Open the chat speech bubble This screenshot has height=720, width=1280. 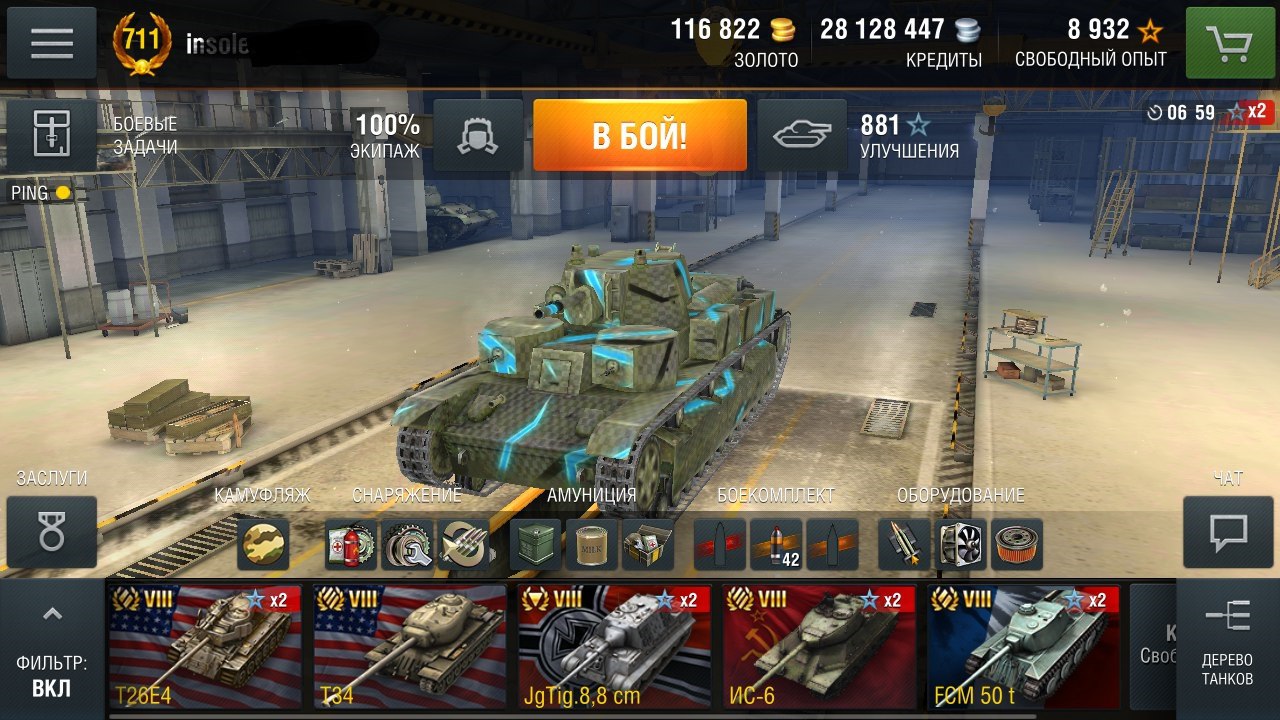[x=1228, y=532]
